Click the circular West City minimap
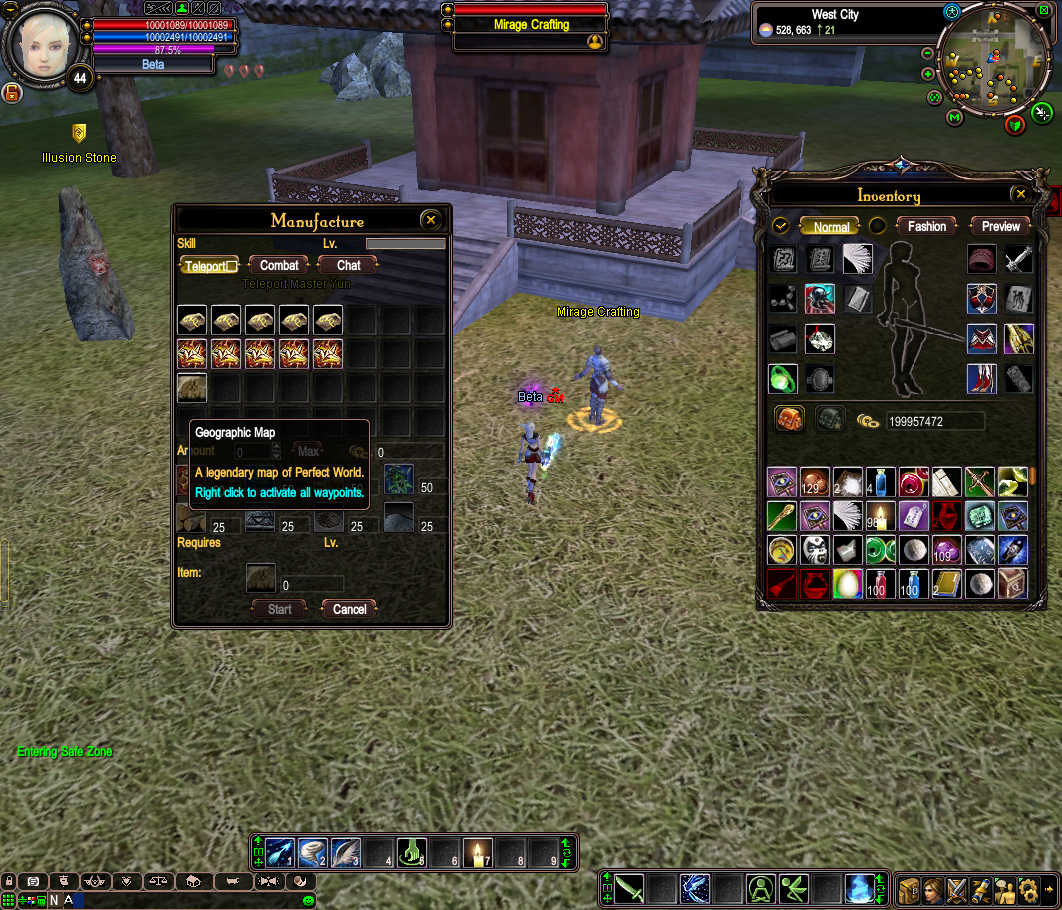 tap(993, 62)
